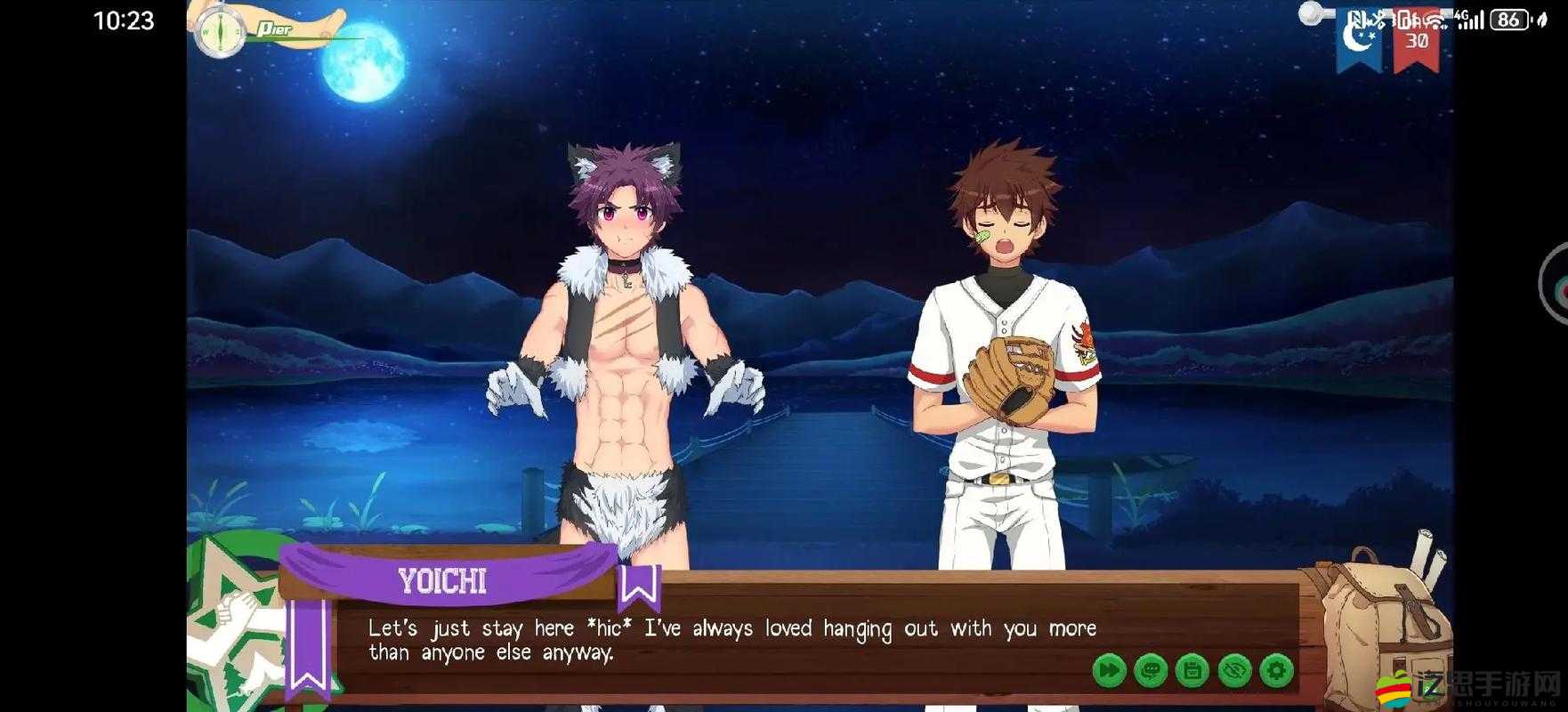Open the dialogue history log

(x=1152, y=670)
